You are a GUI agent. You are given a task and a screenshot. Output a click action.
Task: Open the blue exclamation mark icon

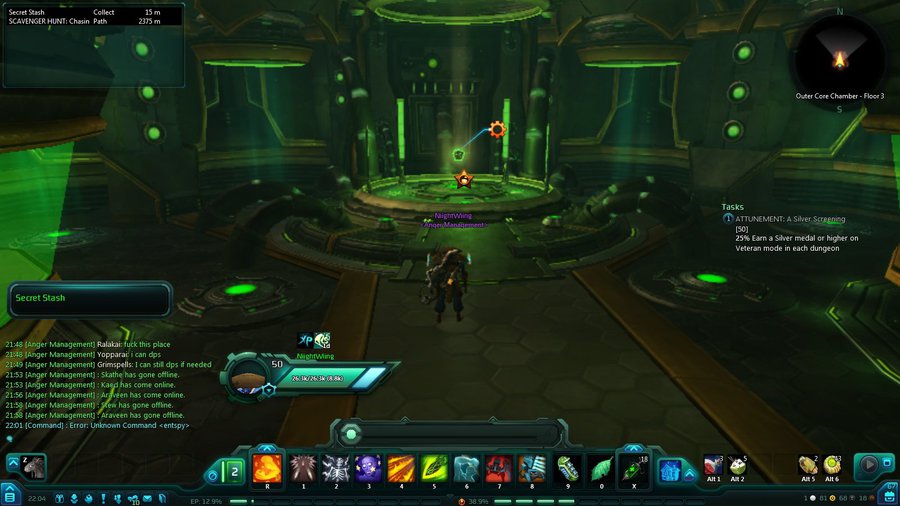(104, 498)
